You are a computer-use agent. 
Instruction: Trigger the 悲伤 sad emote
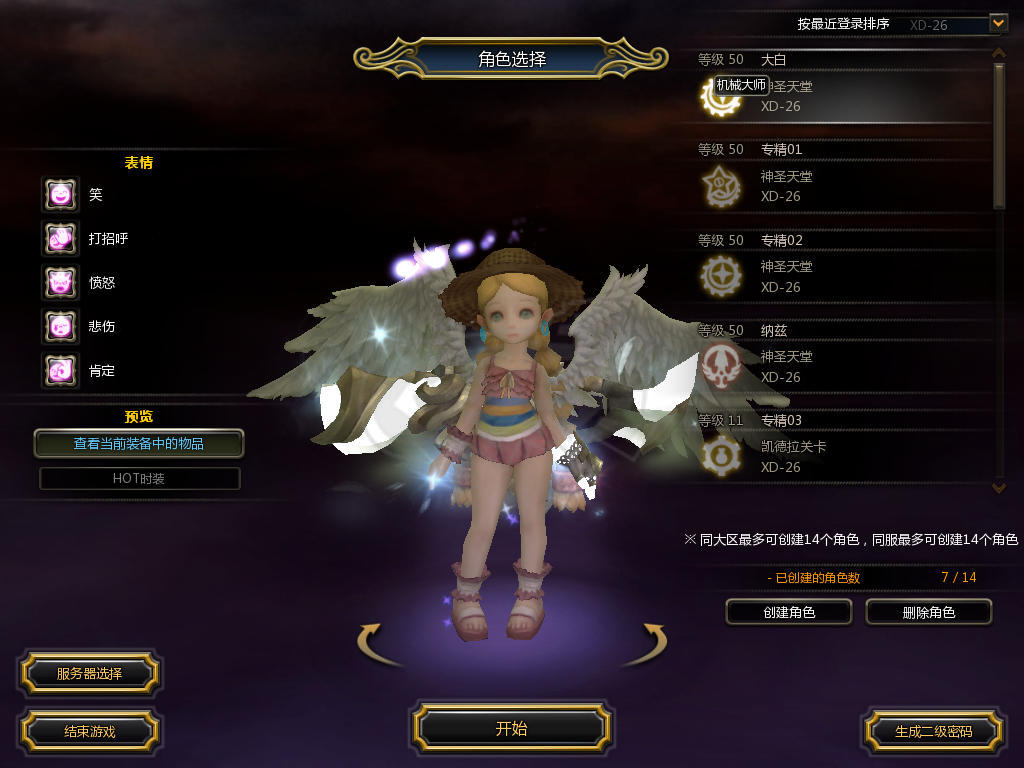[60, 326]
